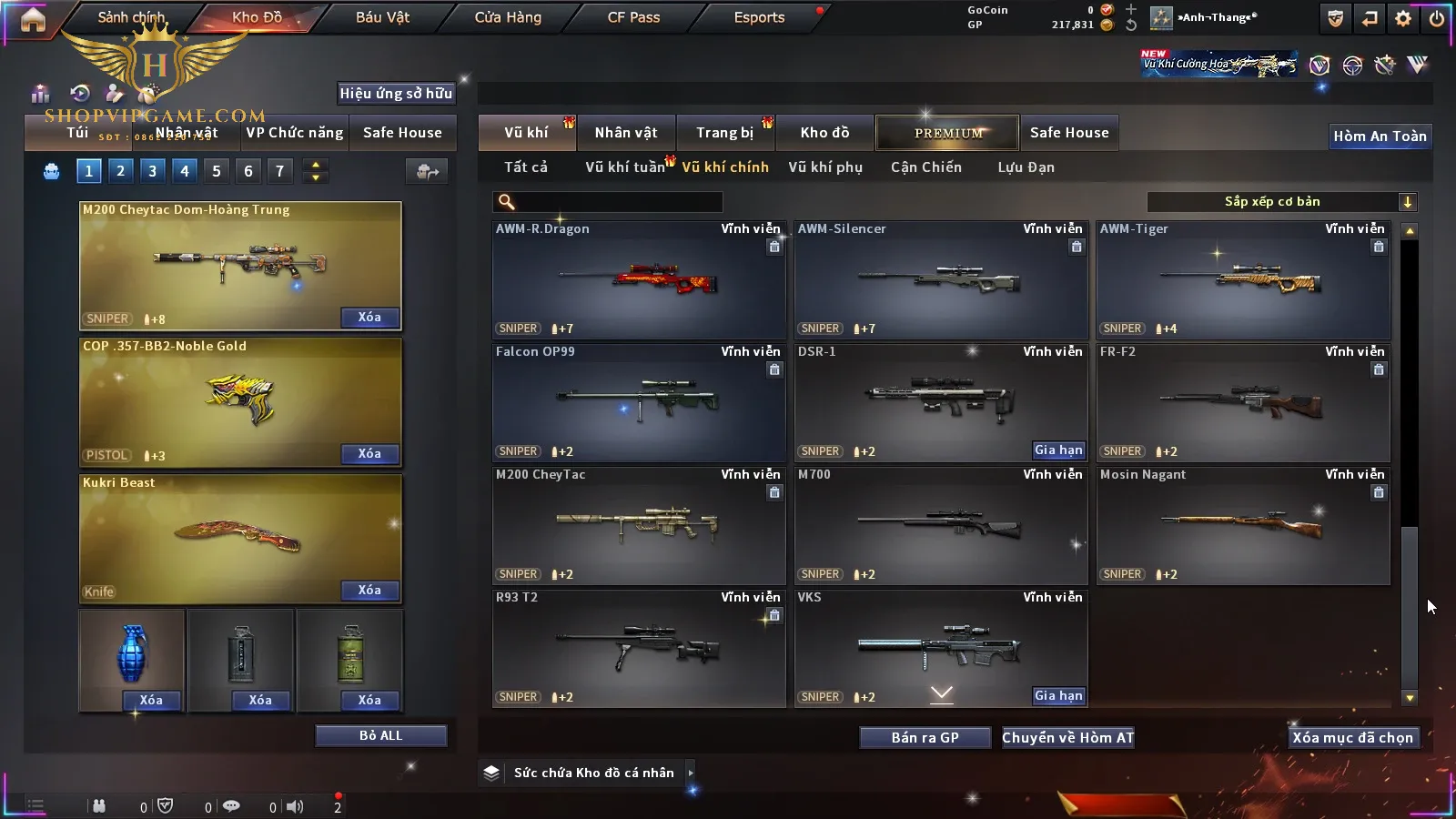The width and height of the screenshot is (1456, 819).
Task: Select the PREMIUM tab
Action: (948, 133)
